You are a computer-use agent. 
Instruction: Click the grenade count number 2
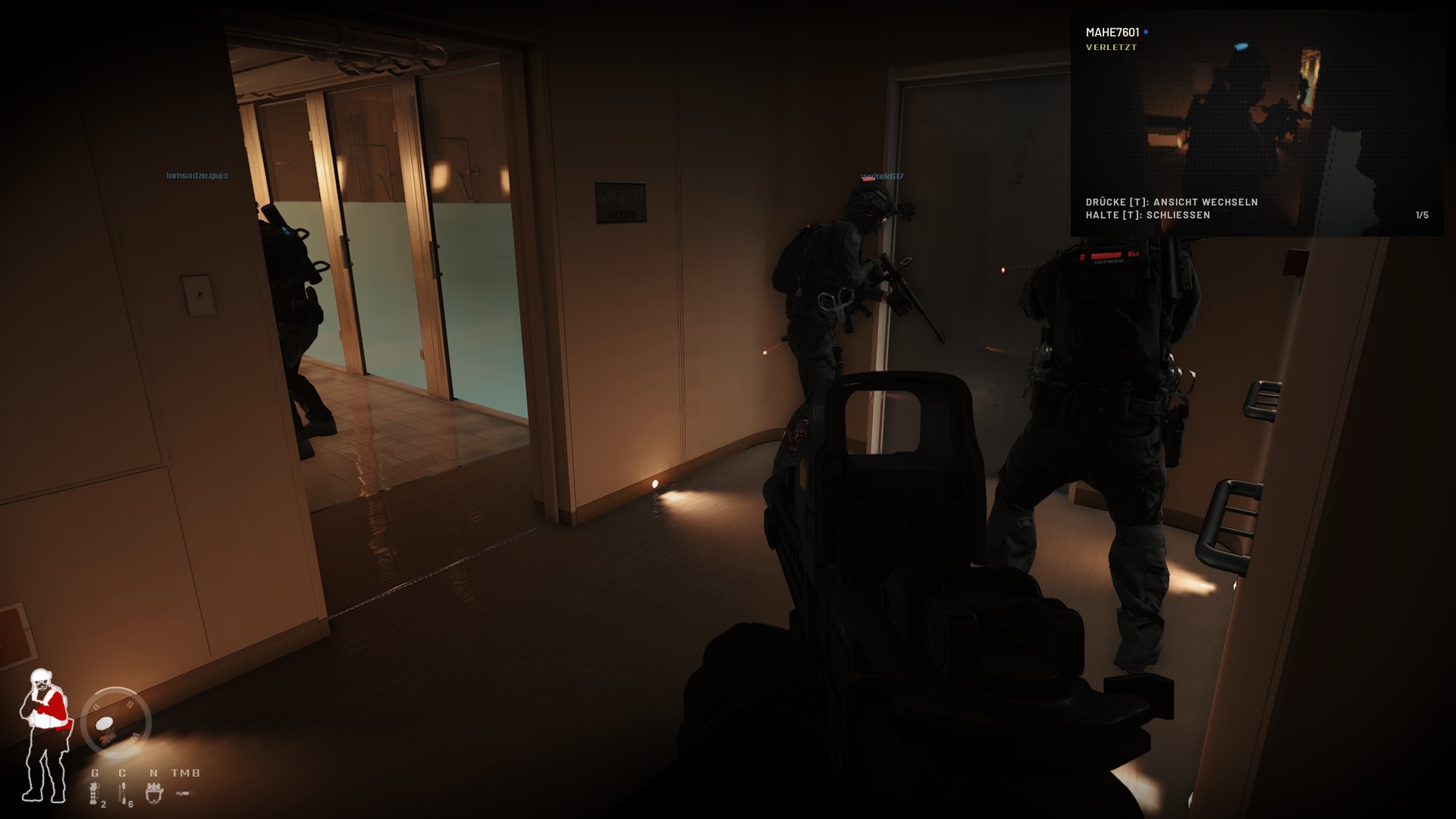(104, 805)
